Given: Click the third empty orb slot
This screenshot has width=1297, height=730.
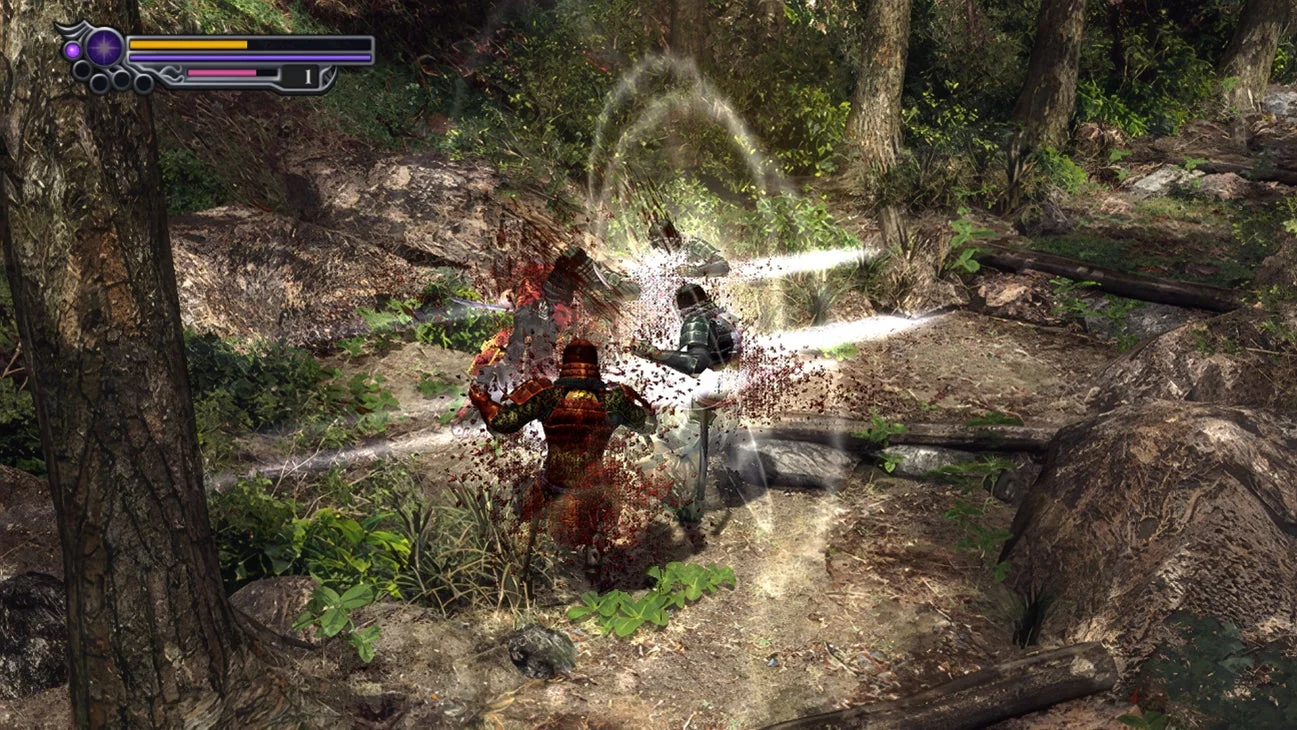Looking at the screenshot, I should click(120, 78).
